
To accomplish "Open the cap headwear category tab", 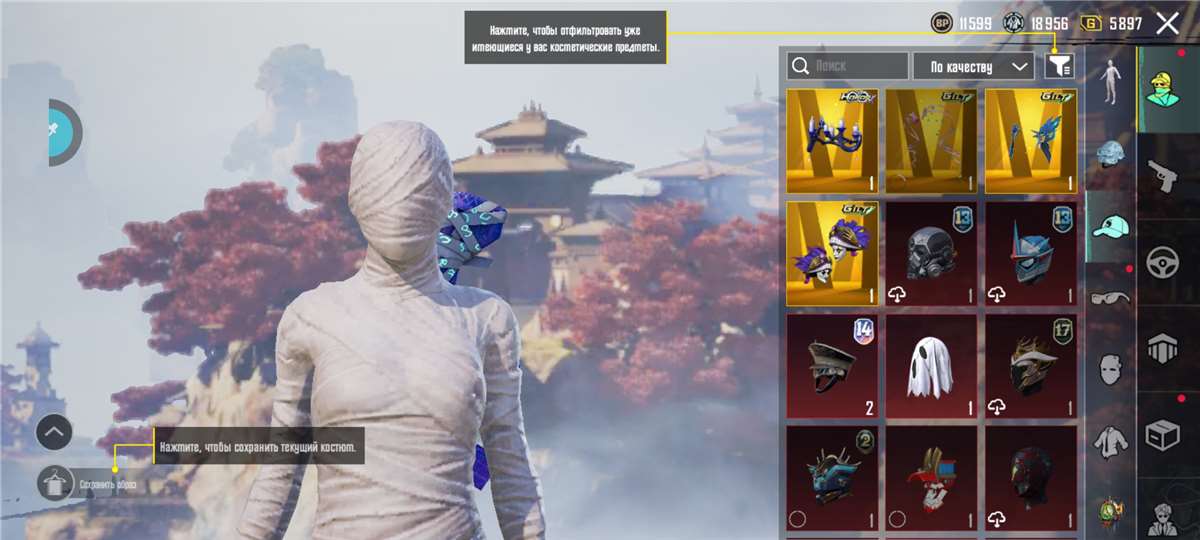I will 1109,227.
